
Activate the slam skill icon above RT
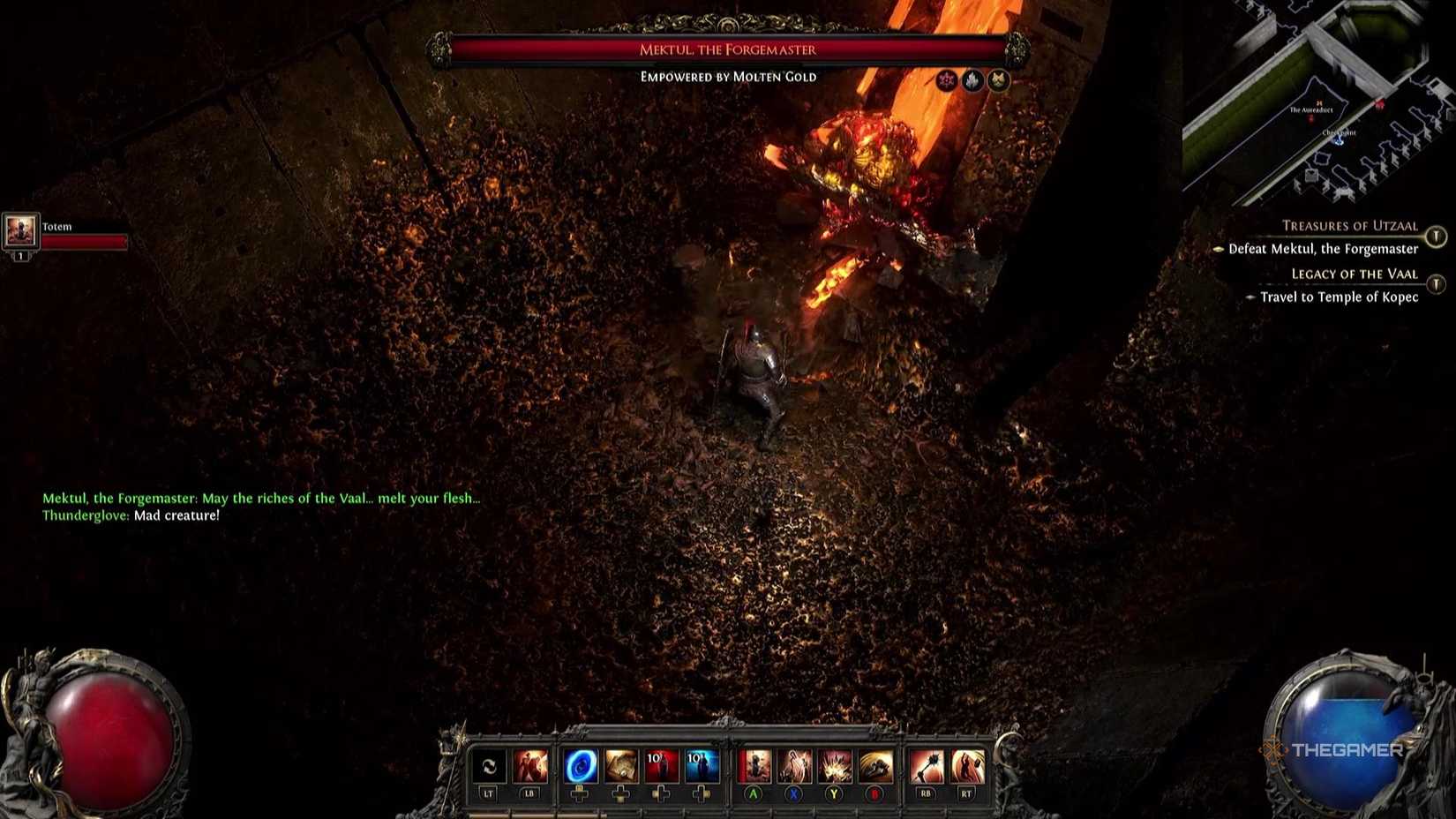969,766
